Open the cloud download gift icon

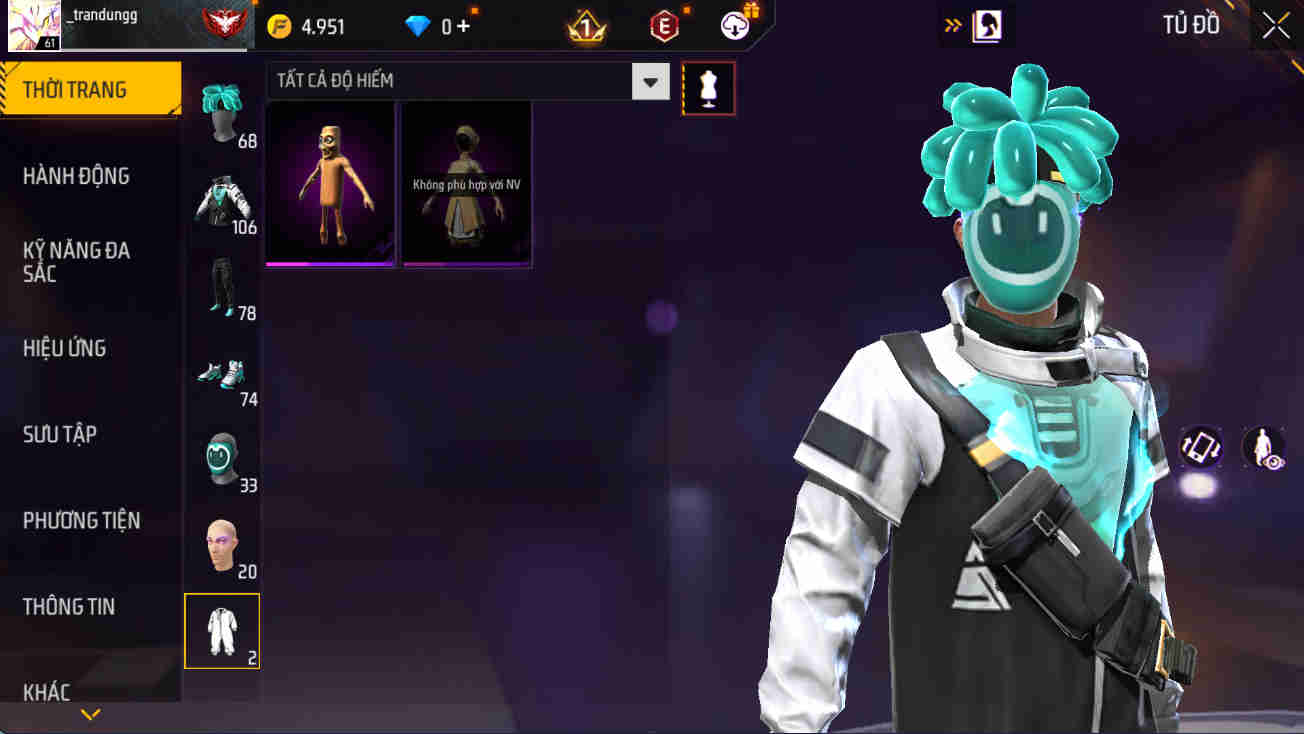click(x=735, y=25)
